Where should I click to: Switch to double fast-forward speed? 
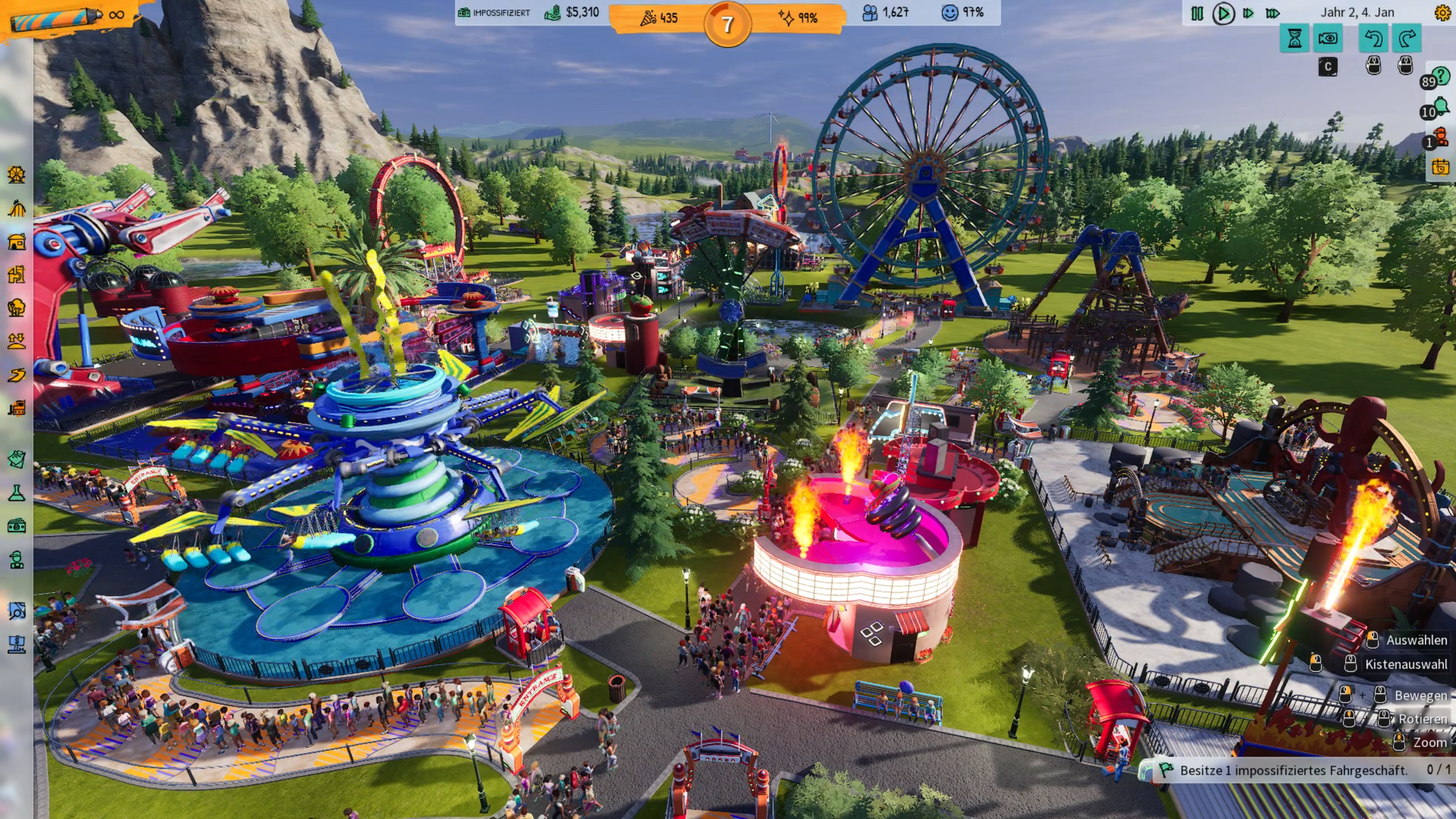pyautogui.click(x=1248, y=13)
